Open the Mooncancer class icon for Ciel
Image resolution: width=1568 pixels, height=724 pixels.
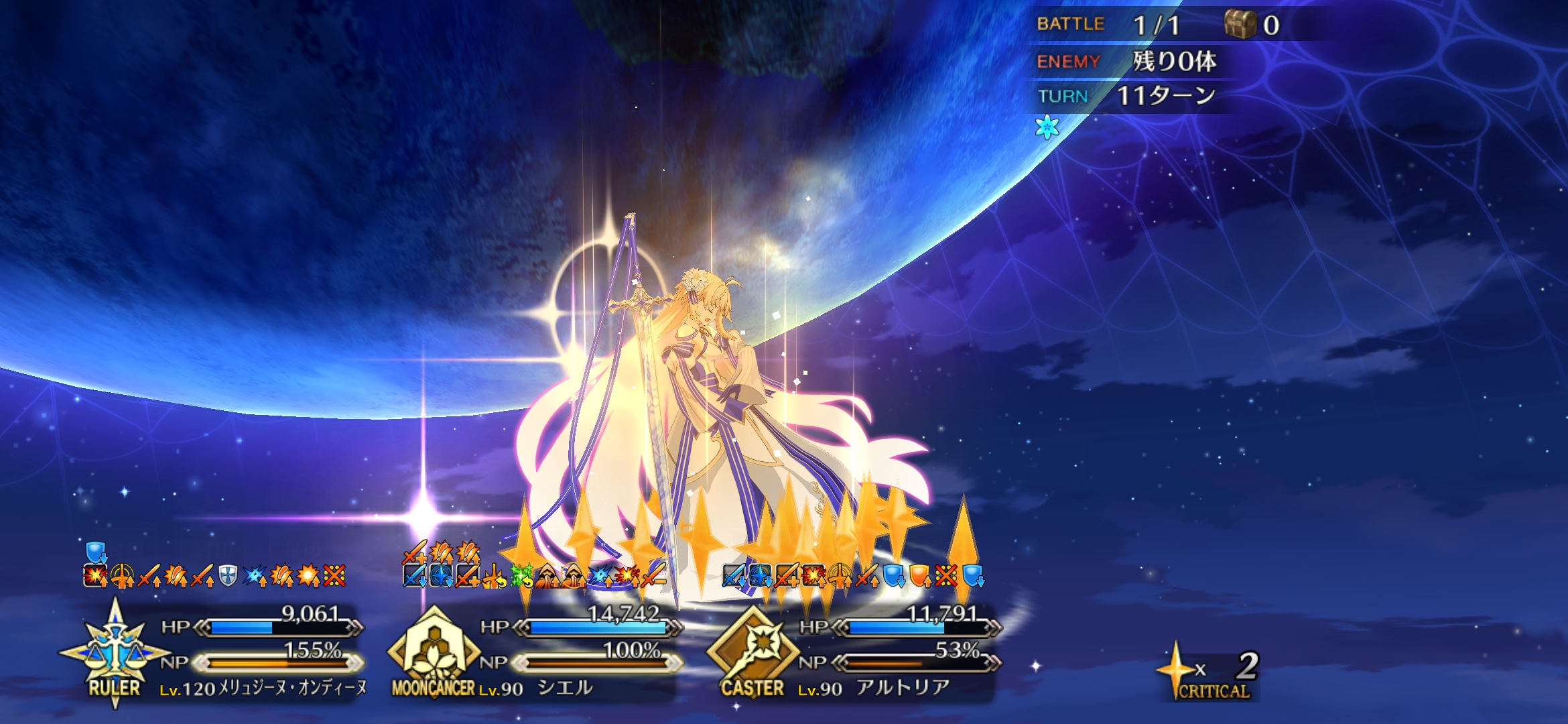(434, 652)
